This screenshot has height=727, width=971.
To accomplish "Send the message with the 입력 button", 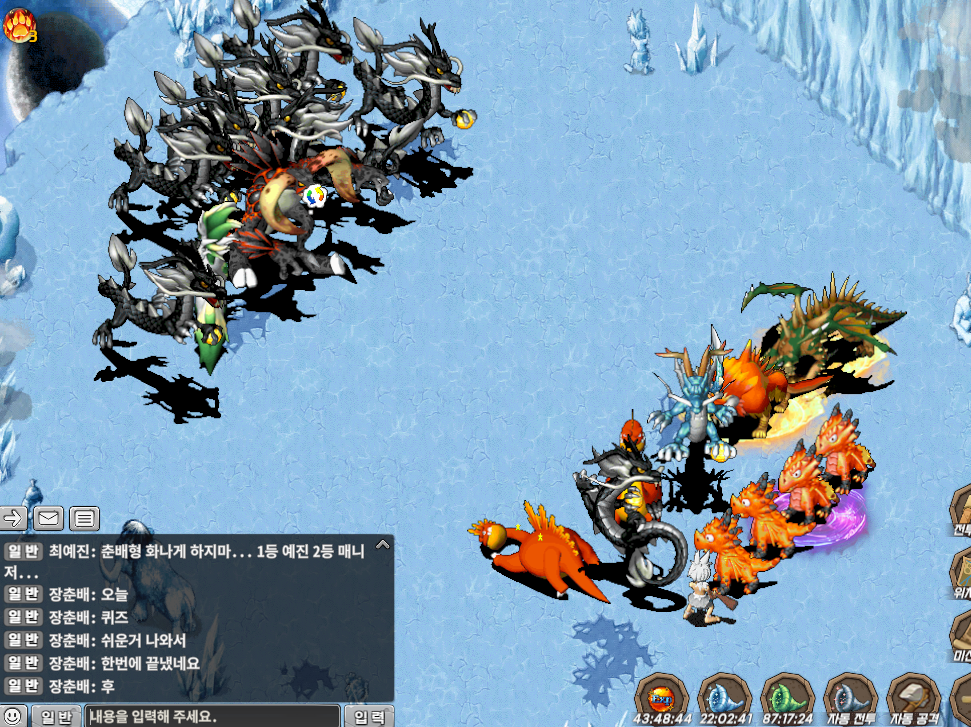I will 369,716.
